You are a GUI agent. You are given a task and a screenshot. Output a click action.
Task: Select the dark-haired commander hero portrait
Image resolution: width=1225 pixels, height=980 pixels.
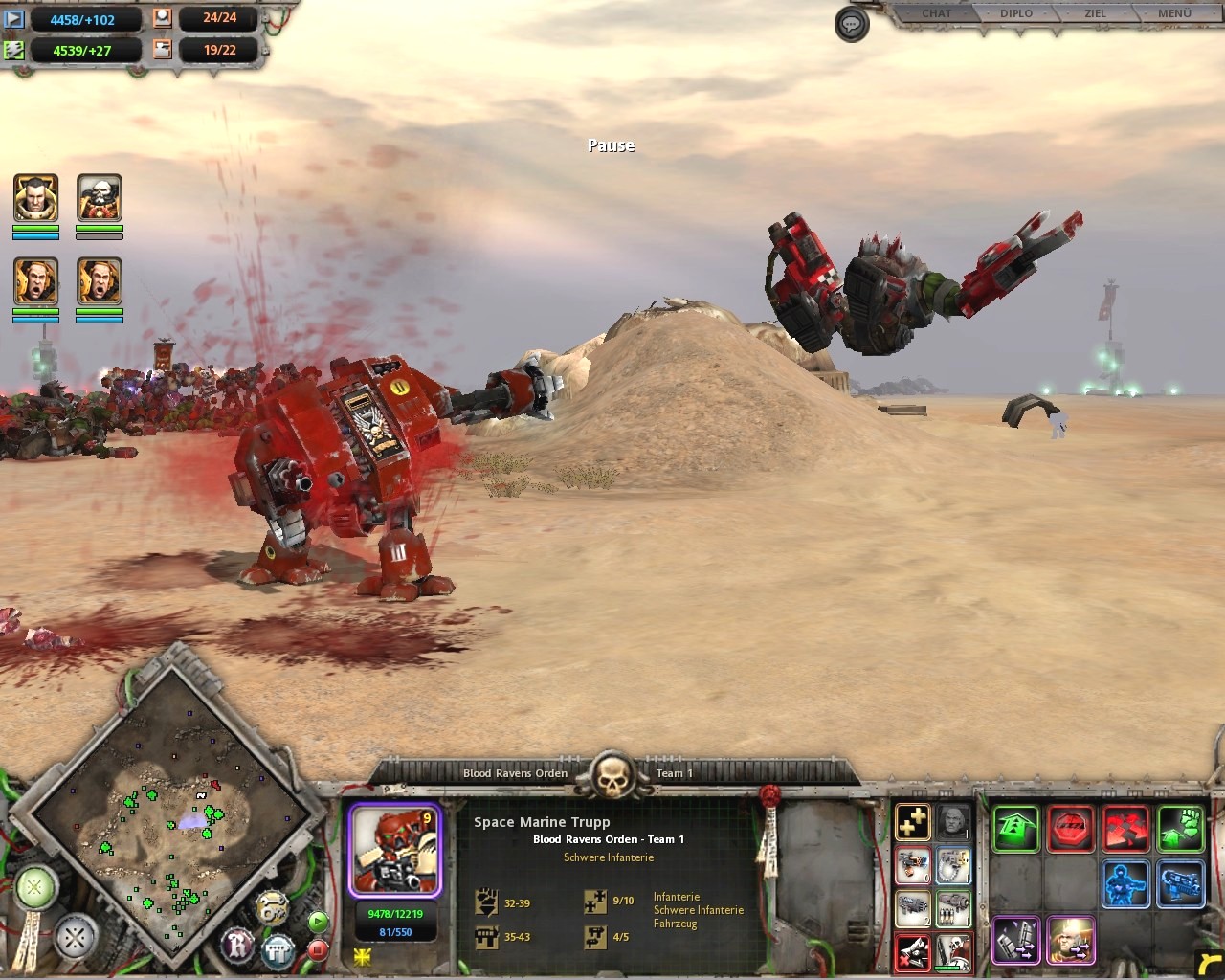pyautogui.click(x=36, y=199)
